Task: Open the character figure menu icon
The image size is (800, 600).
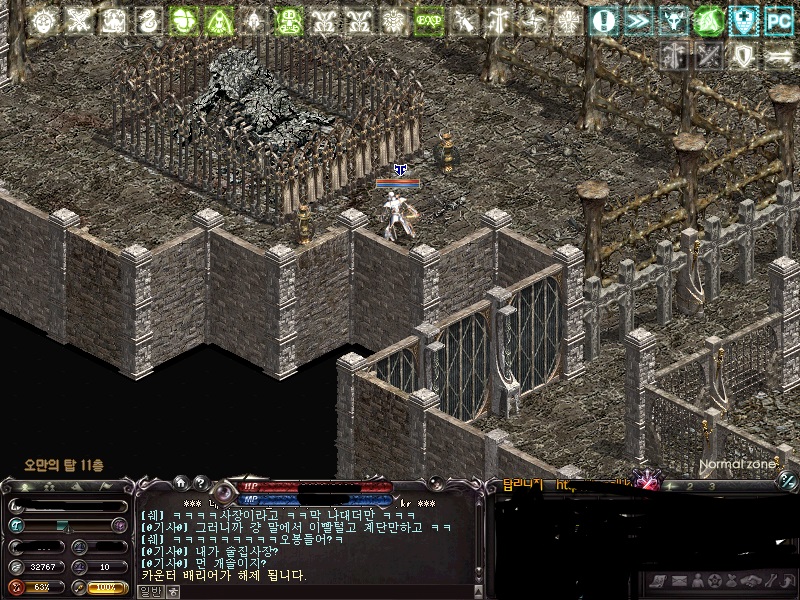Action: [x=696, y=581]
